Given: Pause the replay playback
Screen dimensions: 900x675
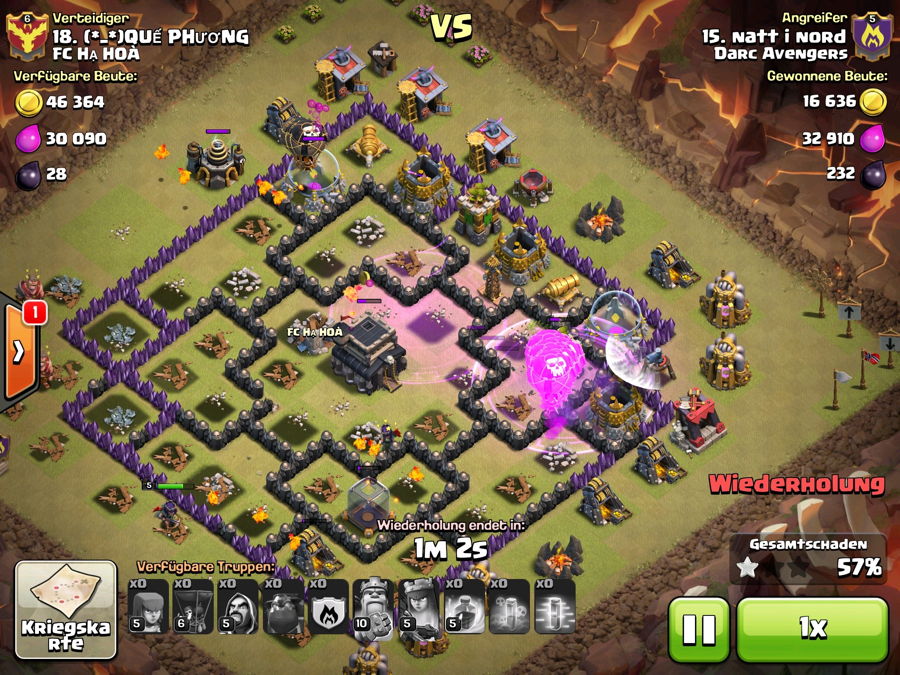Looking at the screenshot, I should pyautogui.click(x=698, y=629).
